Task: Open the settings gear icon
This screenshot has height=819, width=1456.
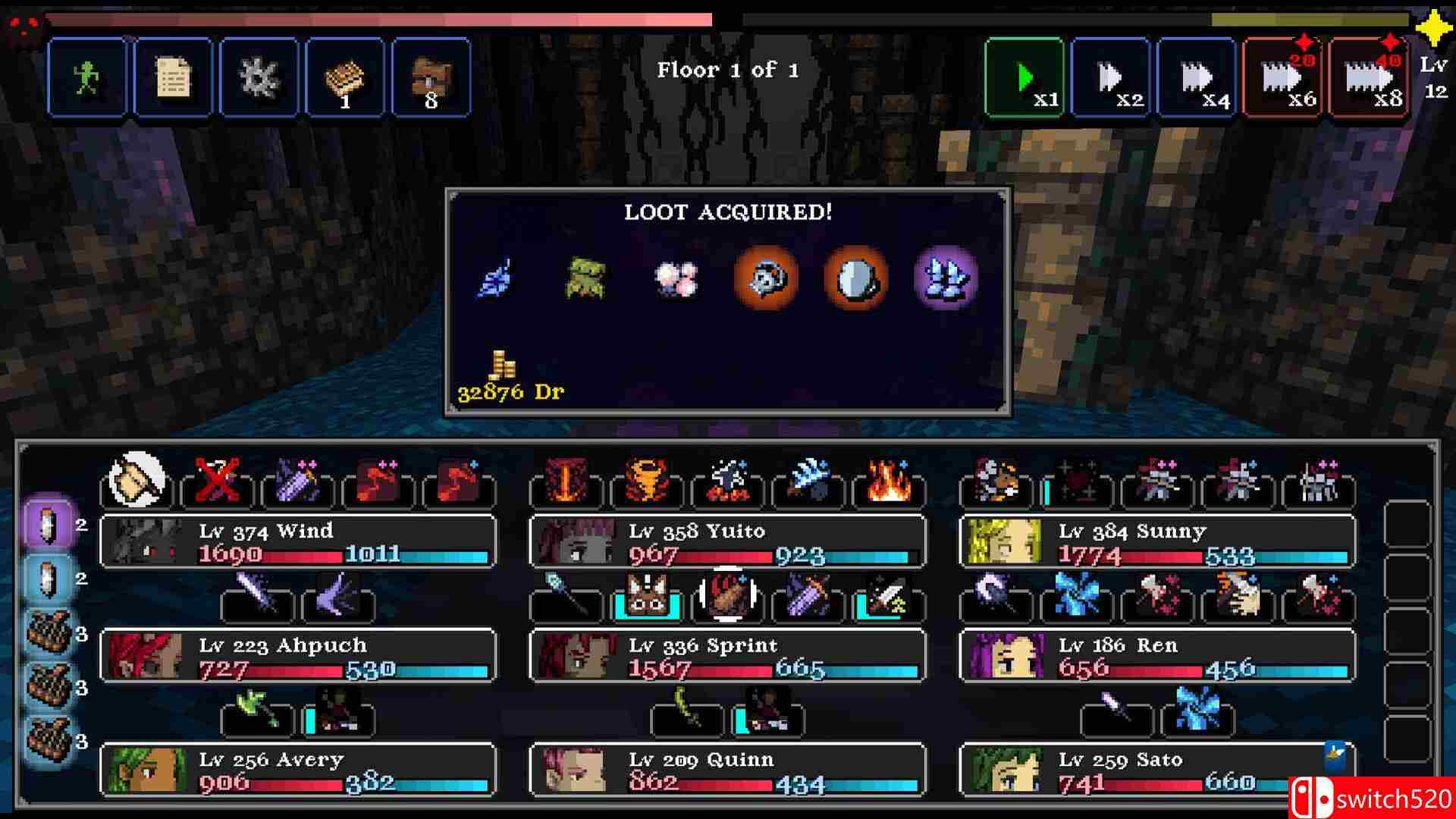Action: (x=259, y=76)
